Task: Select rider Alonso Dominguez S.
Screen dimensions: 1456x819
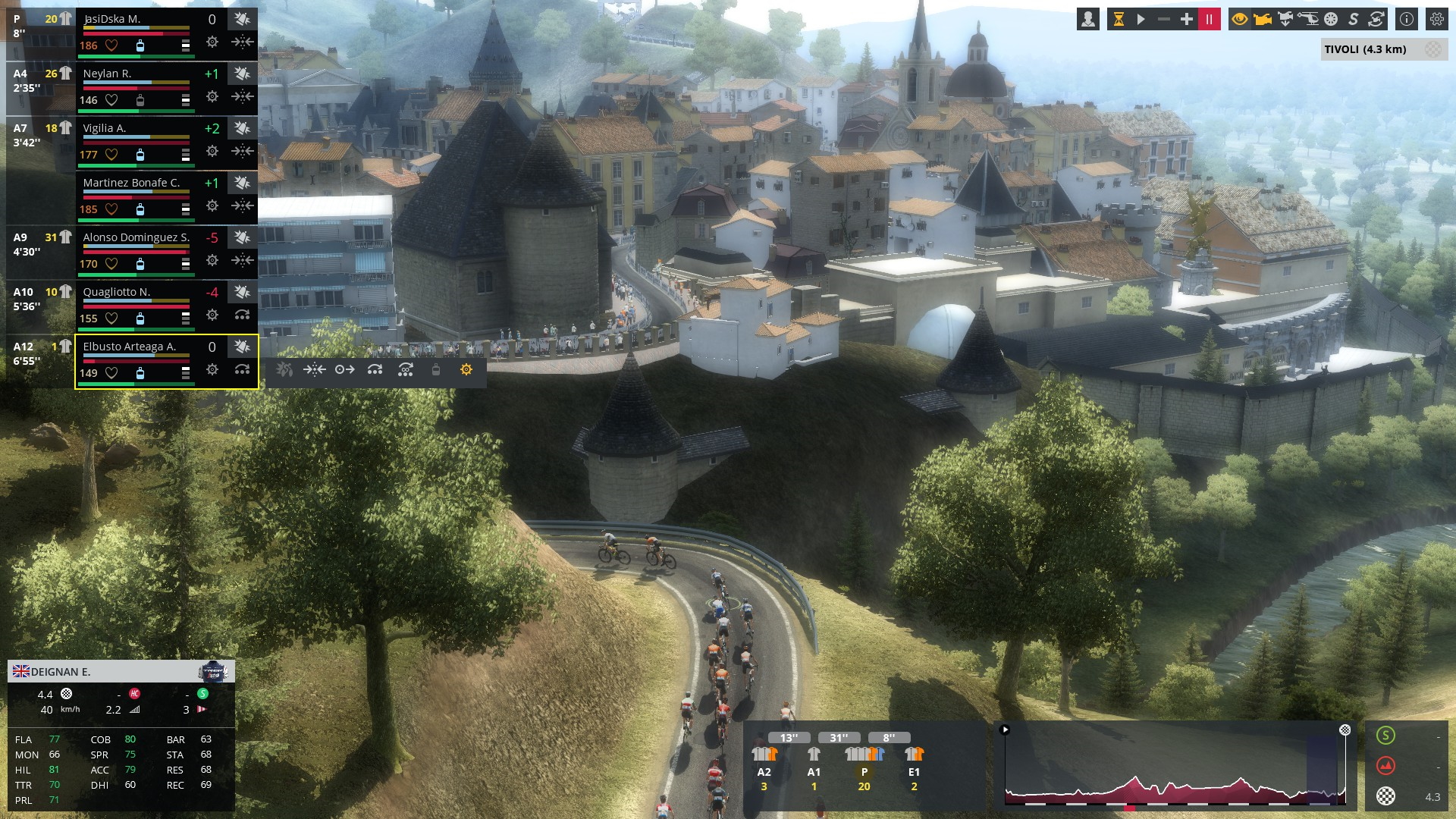Action: [136, 237]
